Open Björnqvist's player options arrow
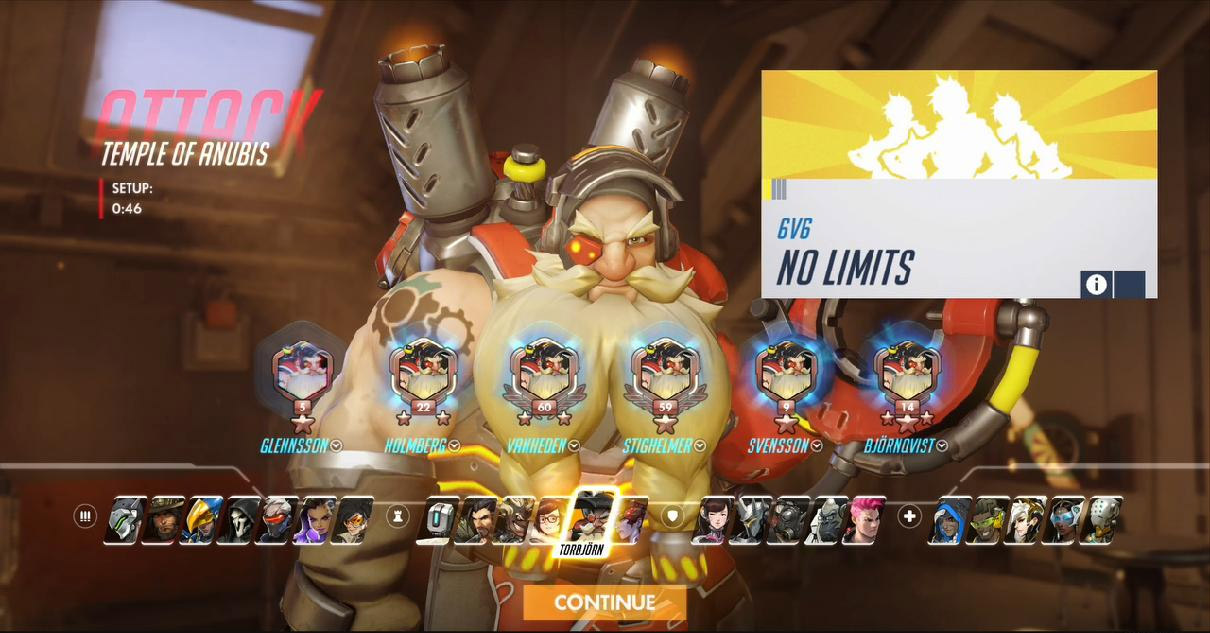This screenshot has height=633, width=1210. pos(942,446)
